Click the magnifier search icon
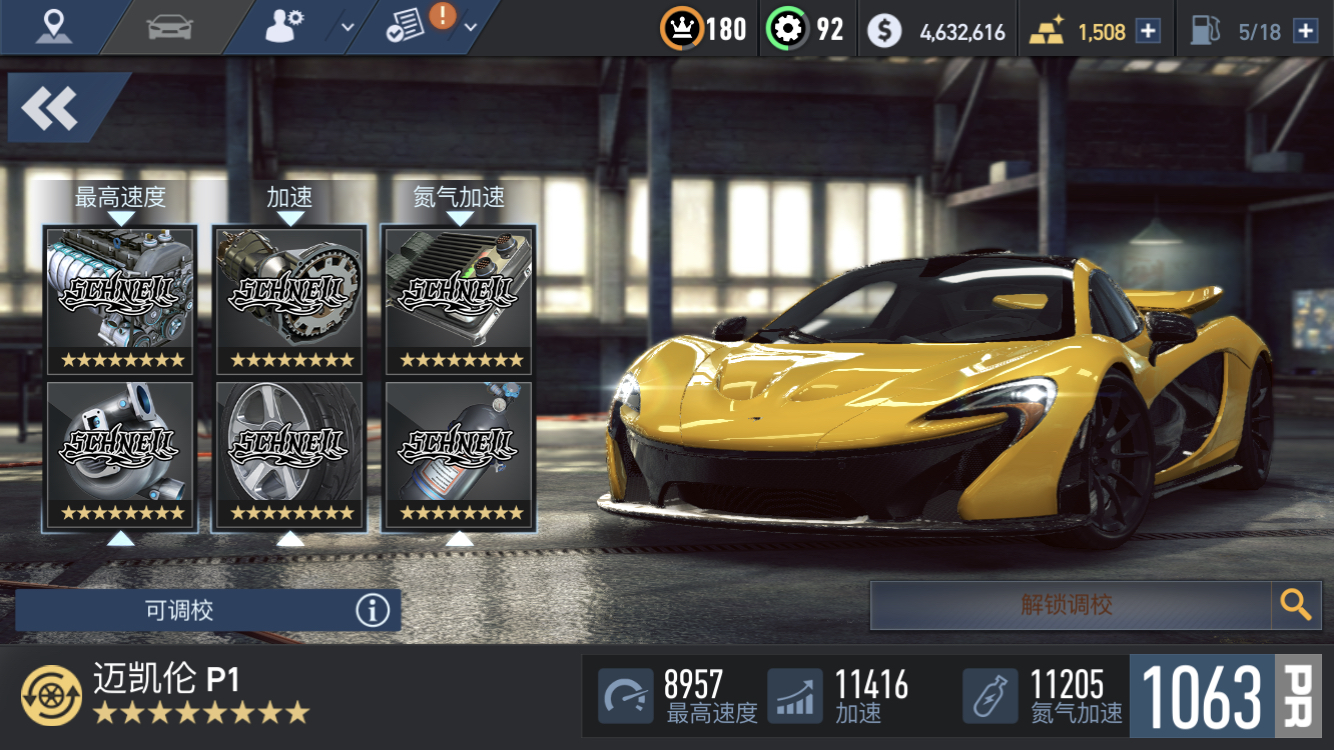The width and height of the screenshot is (1334, 750). [x=1296, y=605]
